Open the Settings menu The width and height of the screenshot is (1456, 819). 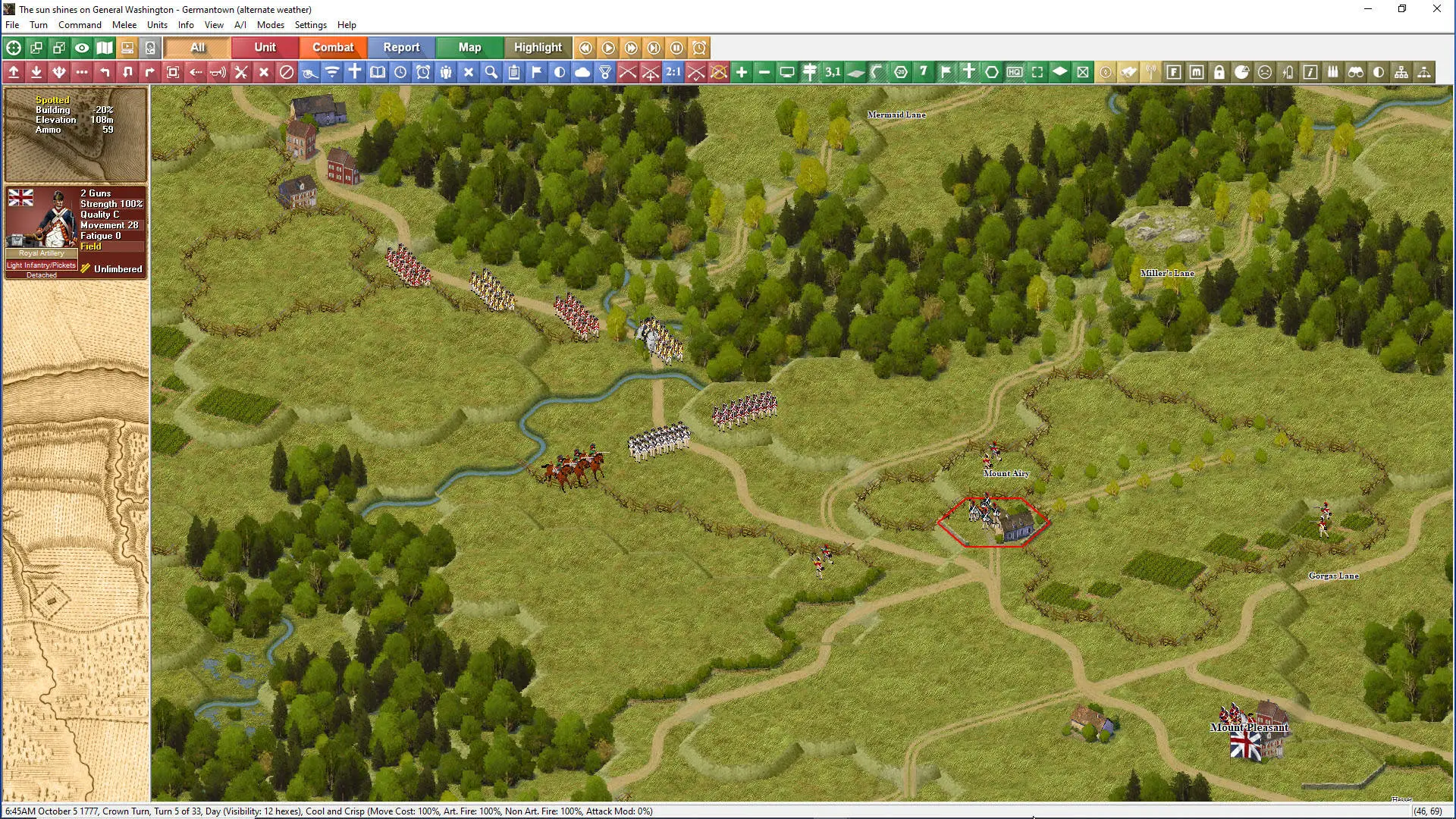(310, 25)
